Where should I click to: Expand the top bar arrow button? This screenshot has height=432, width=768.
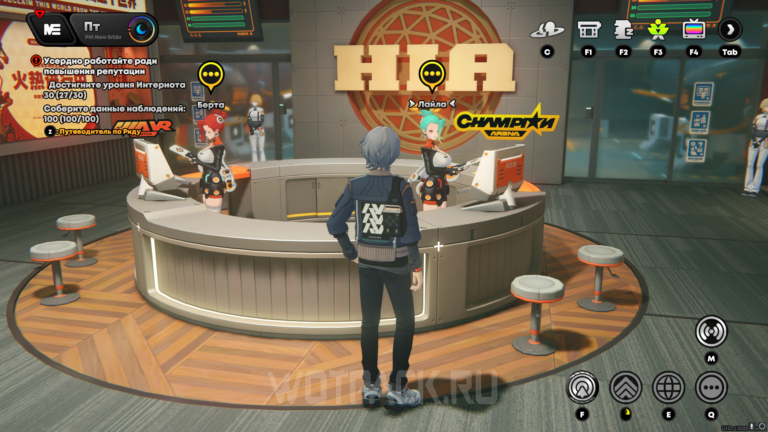[731, 29]
